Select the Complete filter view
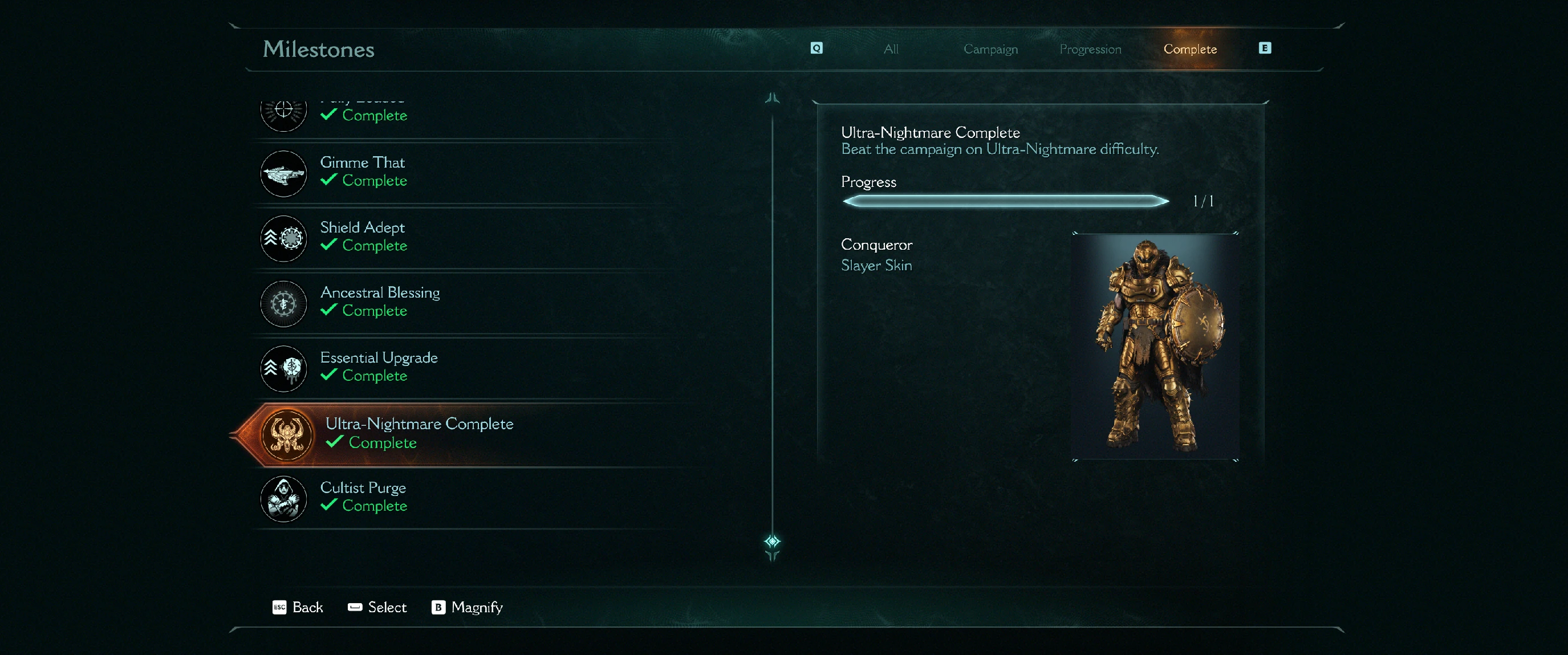1568x655 pixels. [x=1189, y=49]
